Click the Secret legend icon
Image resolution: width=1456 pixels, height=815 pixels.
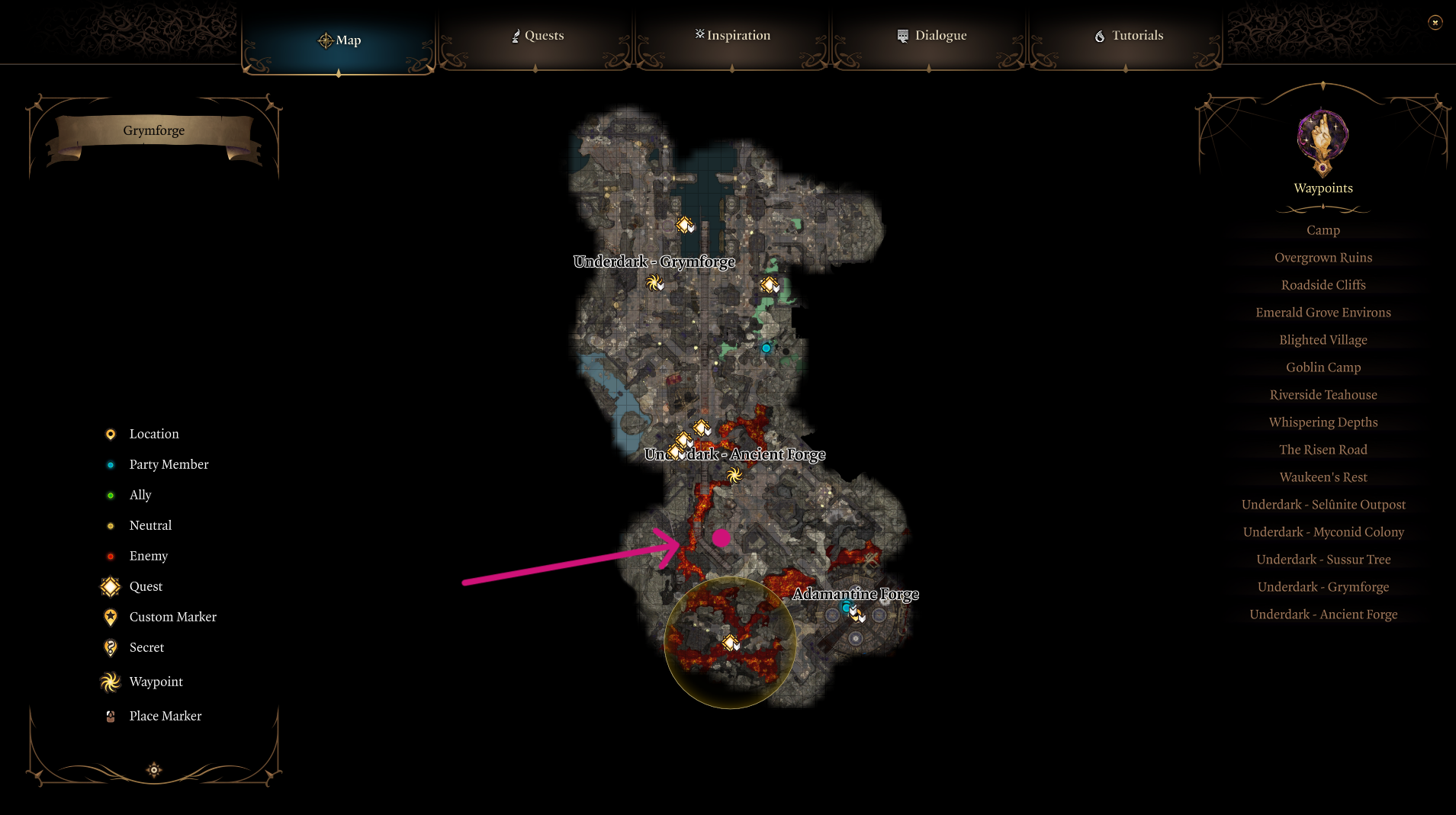[x=111, y=647]
